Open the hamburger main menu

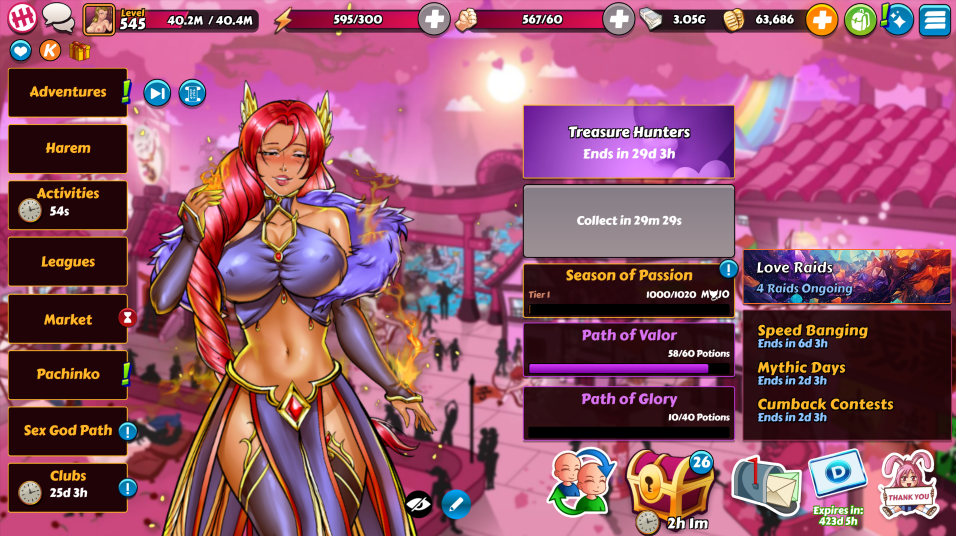click(x=935, y=19)
